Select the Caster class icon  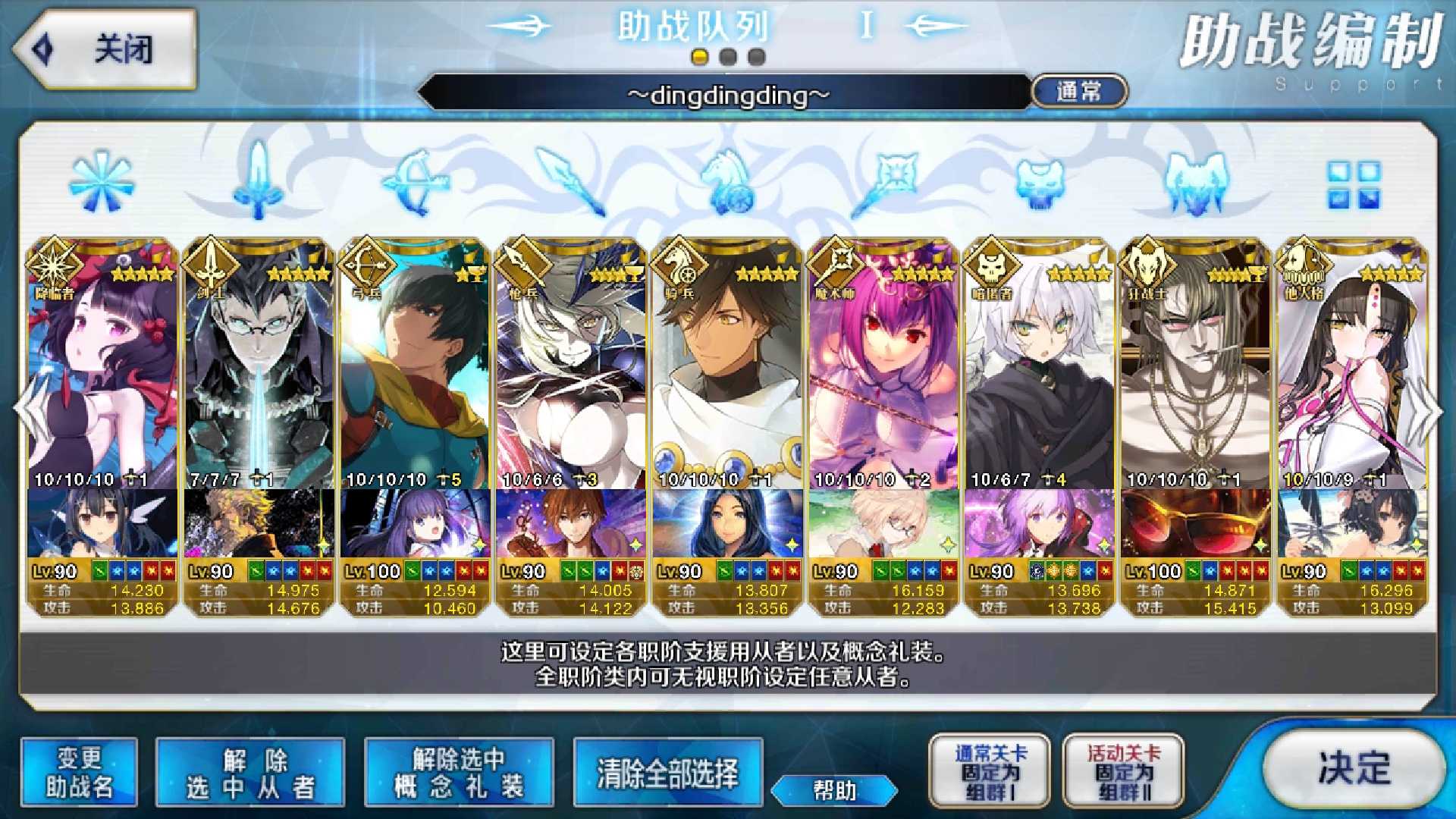click(887, 182)
